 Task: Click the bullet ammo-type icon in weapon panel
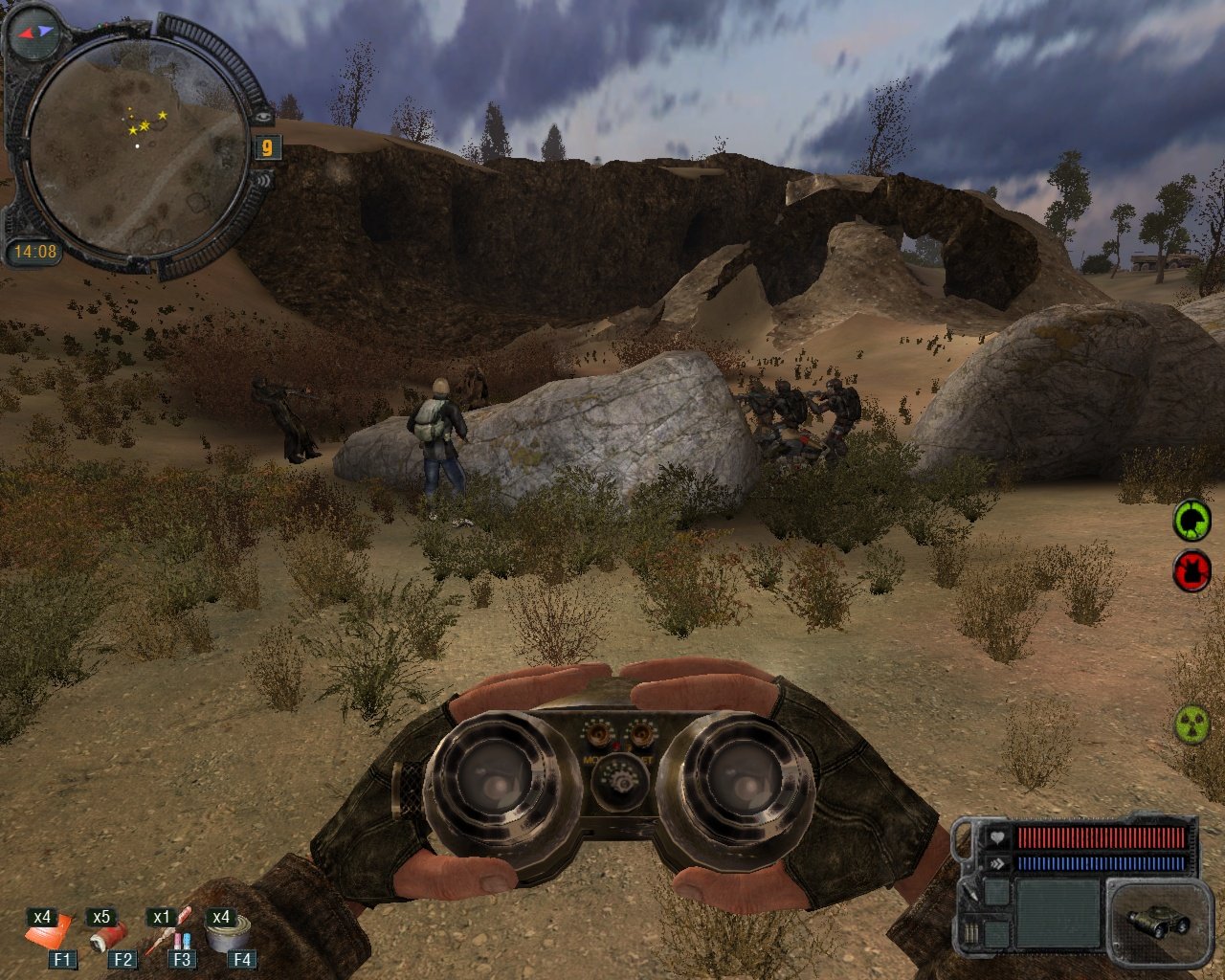pos(971,932)
